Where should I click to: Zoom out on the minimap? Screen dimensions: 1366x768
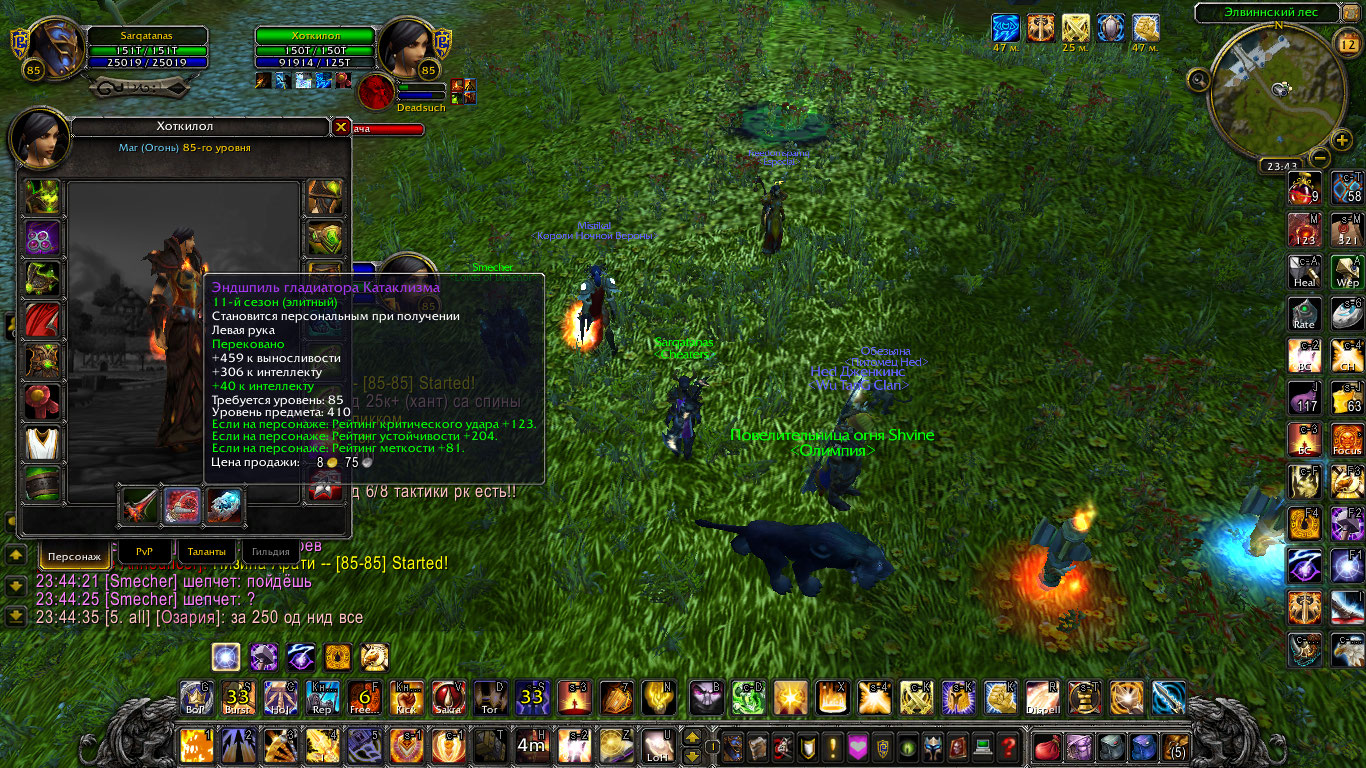pos(1319,158)
